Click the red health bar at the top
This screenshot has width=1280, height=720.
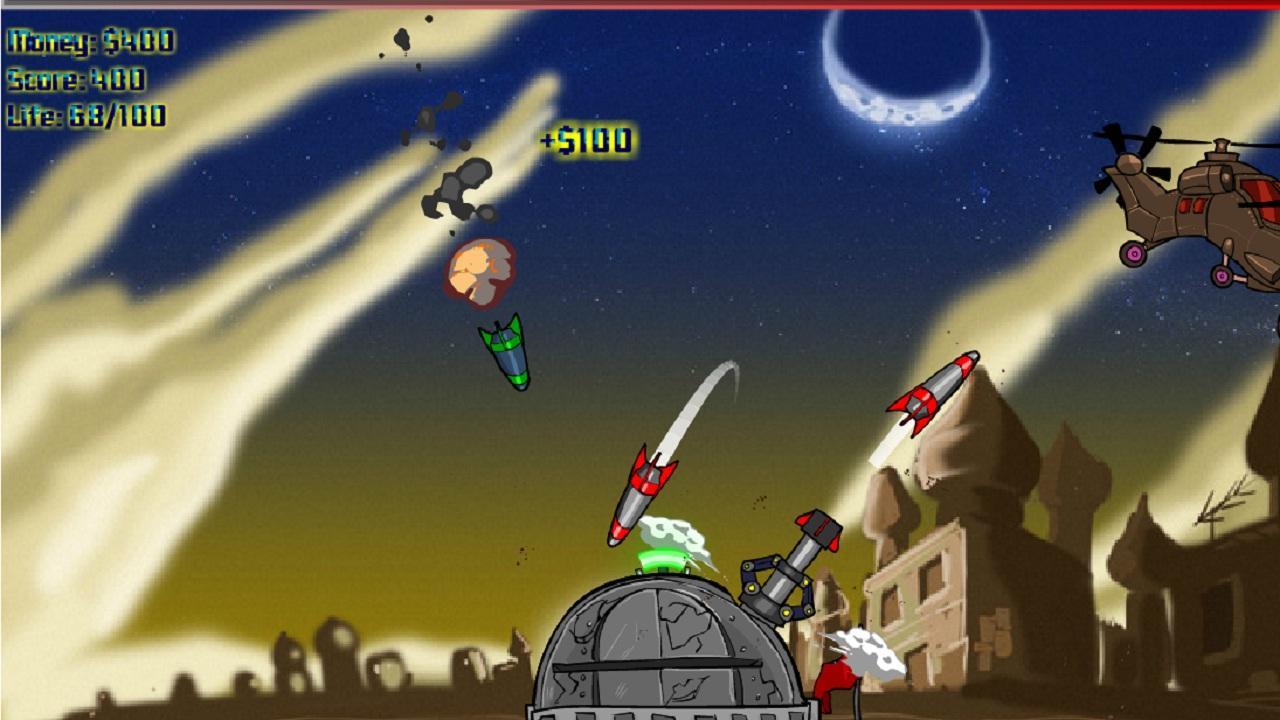click(640, 3)
